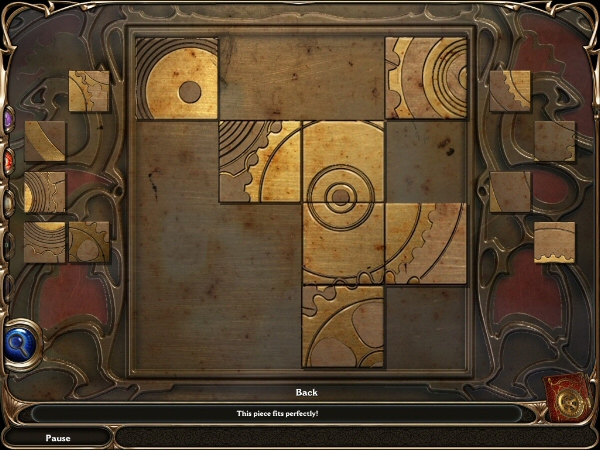Select the placed gear tile with center hole
Image resolution: width=600 pixels, height=450 pixels.
point(176,79)
